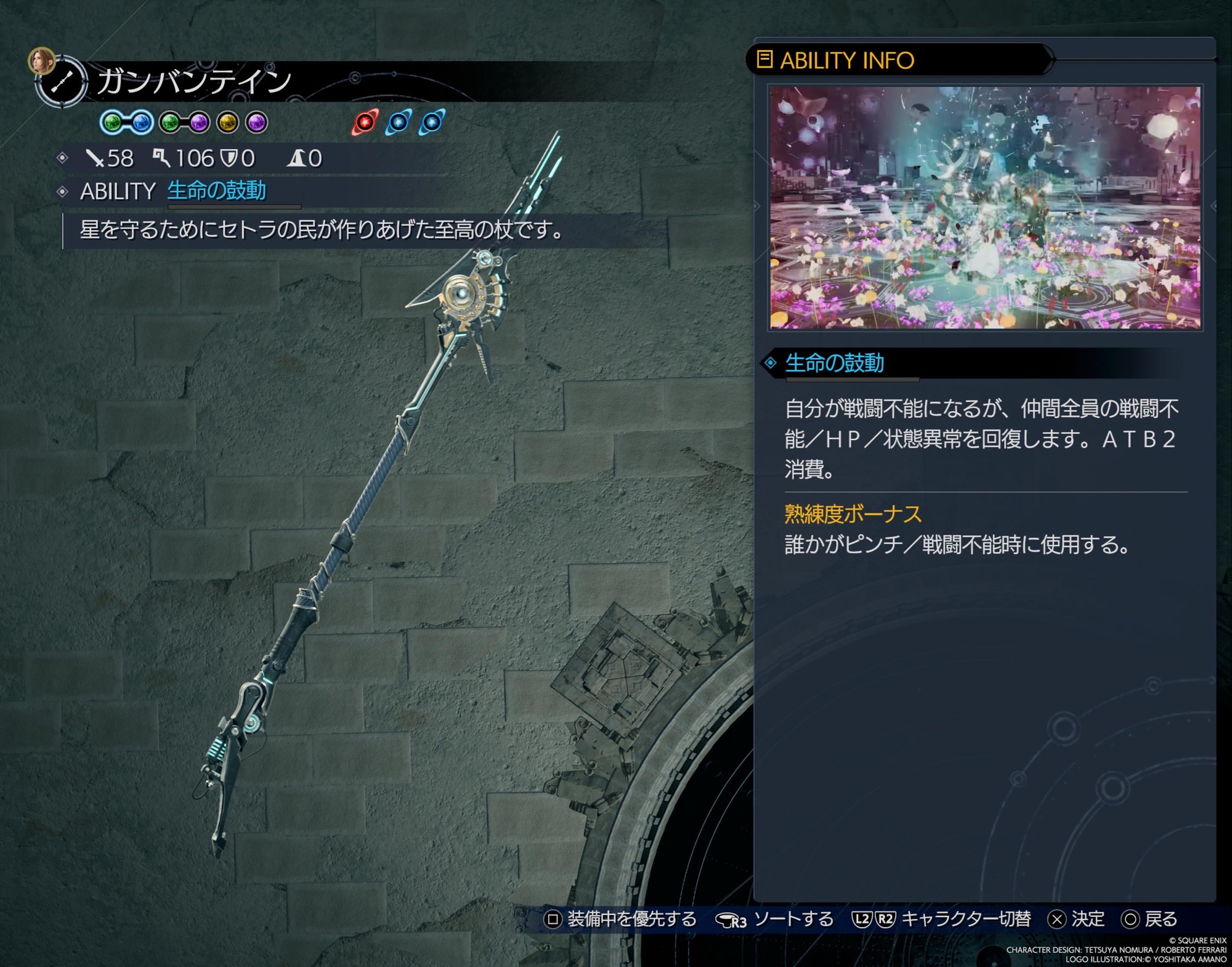Select the red summon materia slot
Image resolution: width=1232 pixels, height=967 pixels.
coord(365,122)
